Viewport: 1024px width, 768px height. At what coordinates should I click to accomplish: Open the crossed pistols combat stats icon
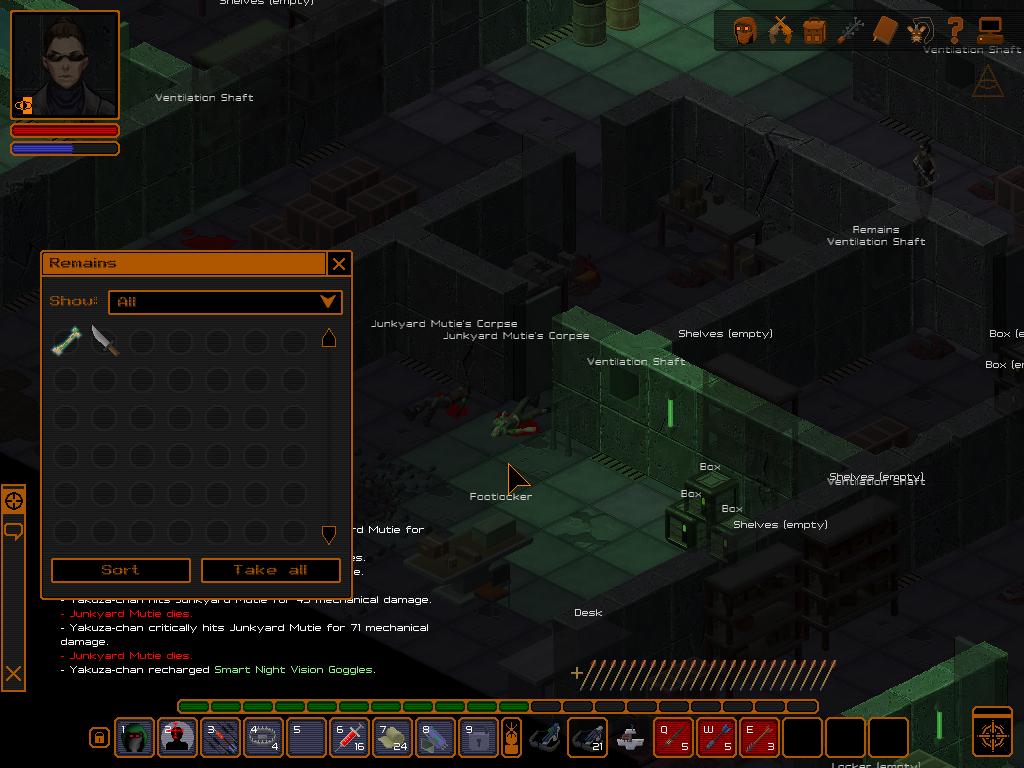(x=779, y=31)
